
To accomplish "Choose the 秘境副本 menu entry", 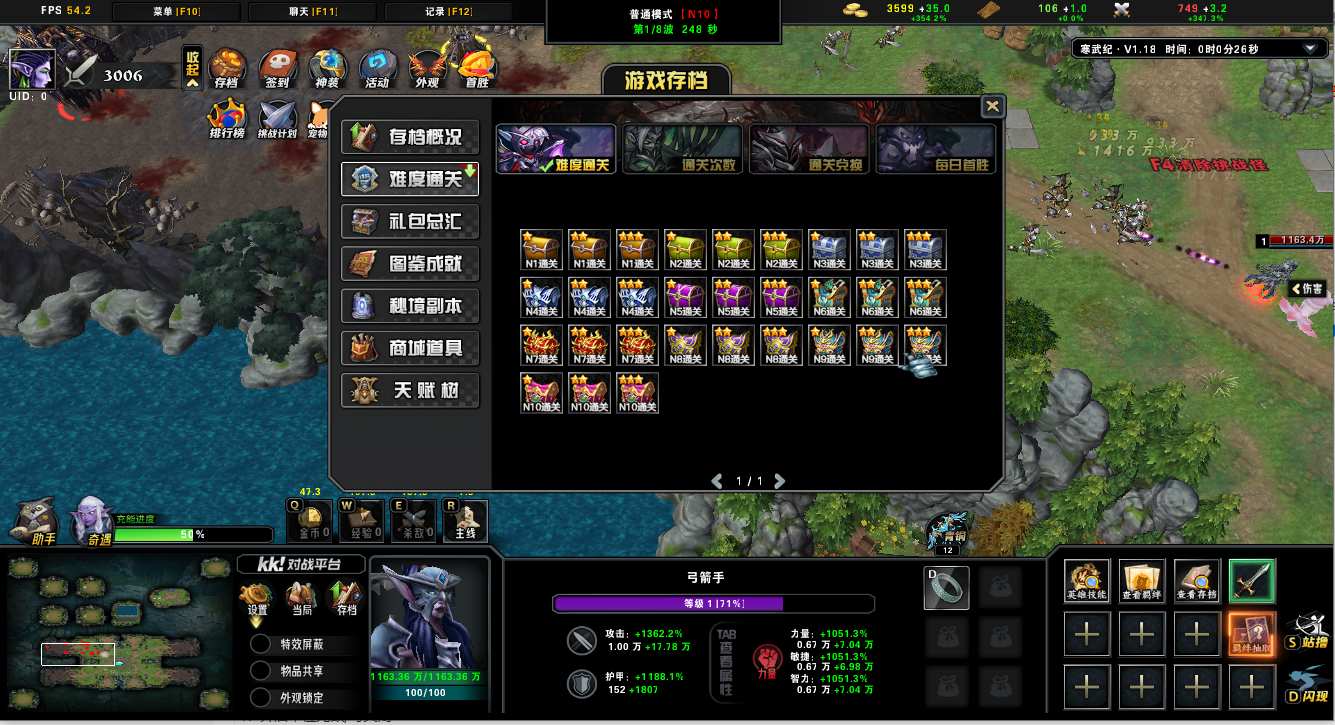I will 410,306.
